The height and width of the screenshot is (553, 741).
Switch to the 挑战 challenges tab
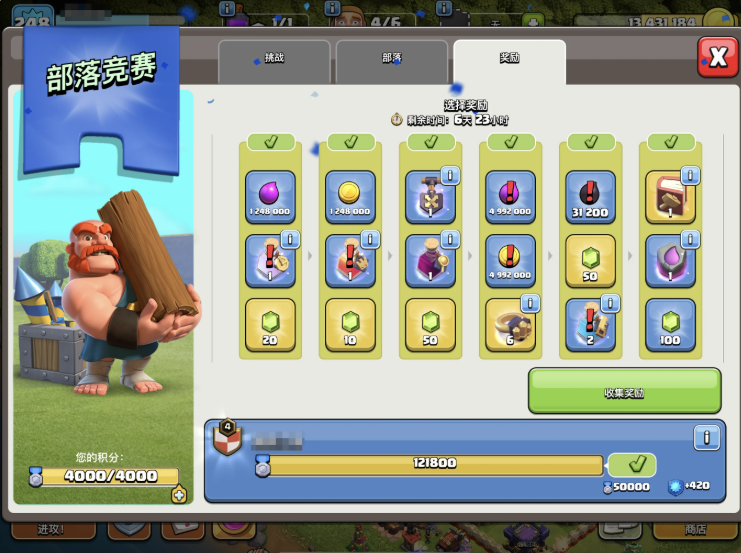[x=274, y=60]
